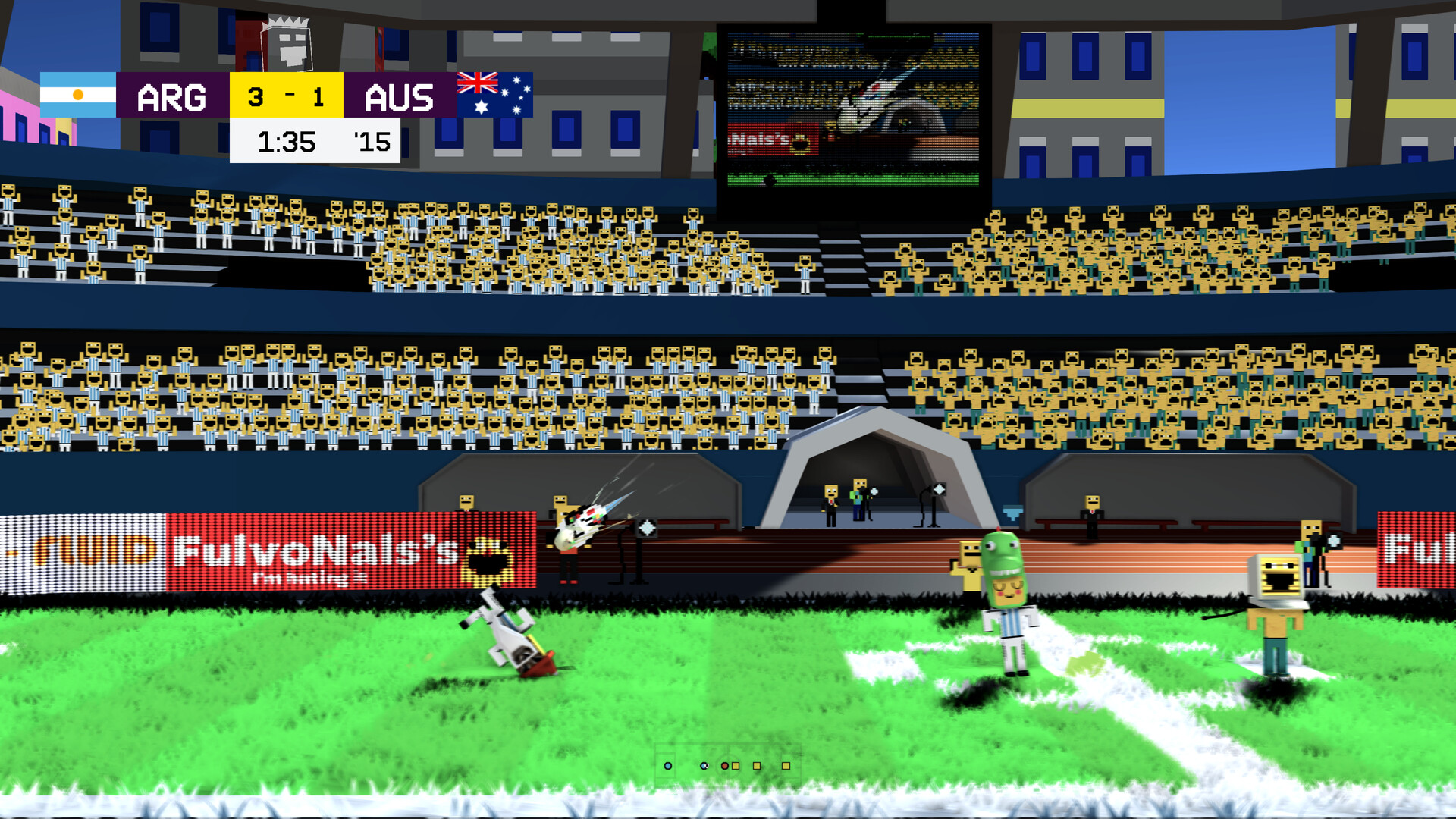Click the middle yellow defender square on the minimap
The width and height of the screenshot is (1456, 819).
tap(757, 766)
